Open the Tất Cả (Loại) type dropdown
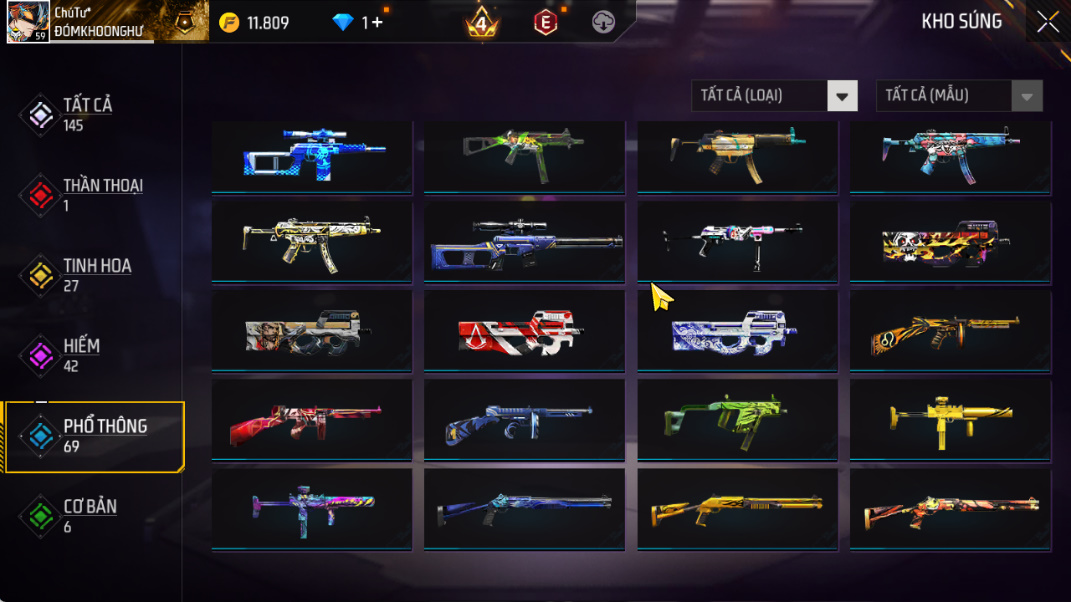The width and height of the screenshot is (1071, 602). click(x=774, y=96)
